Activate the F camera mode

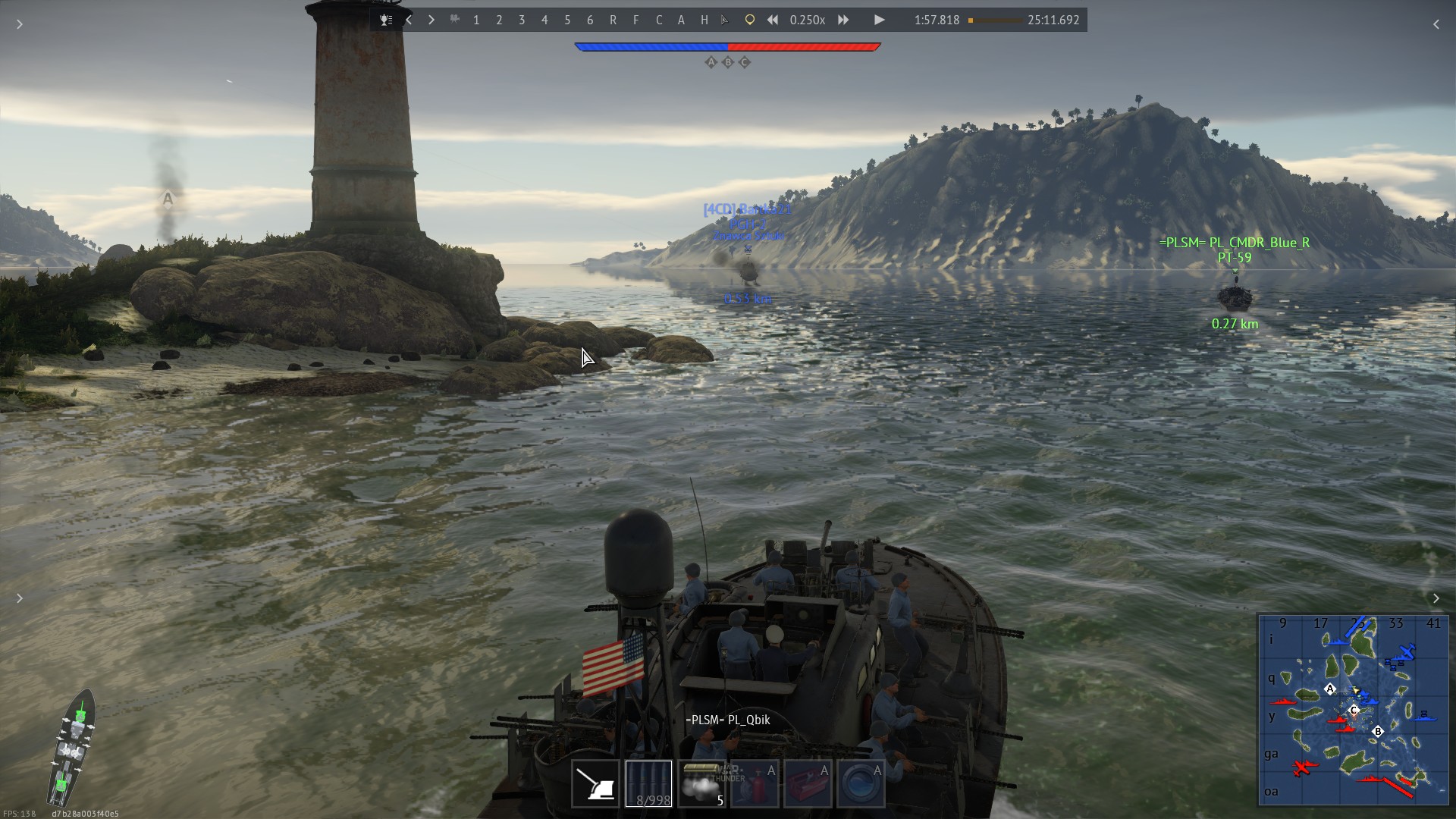(x=635, y=20)
